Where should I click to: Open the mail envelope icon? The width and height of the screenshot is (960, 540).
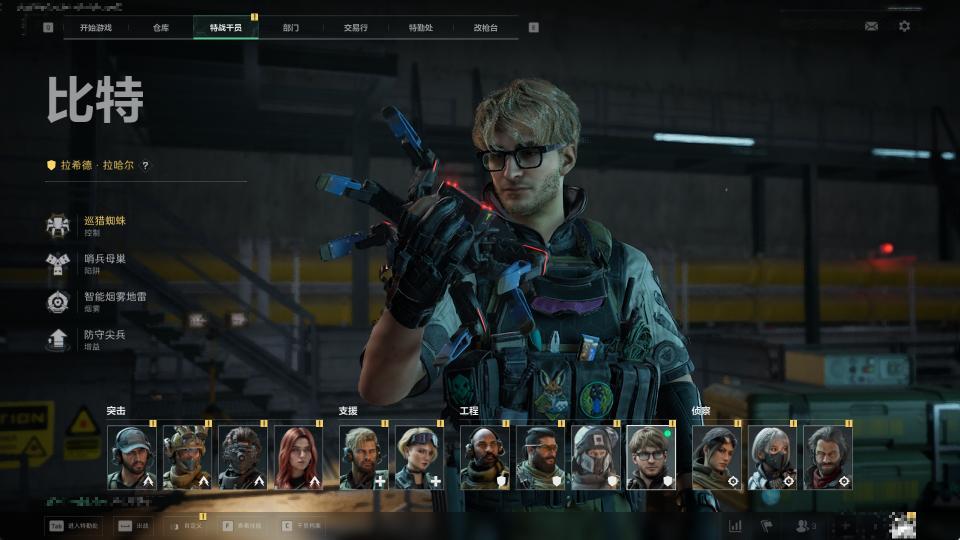[871, 26]
